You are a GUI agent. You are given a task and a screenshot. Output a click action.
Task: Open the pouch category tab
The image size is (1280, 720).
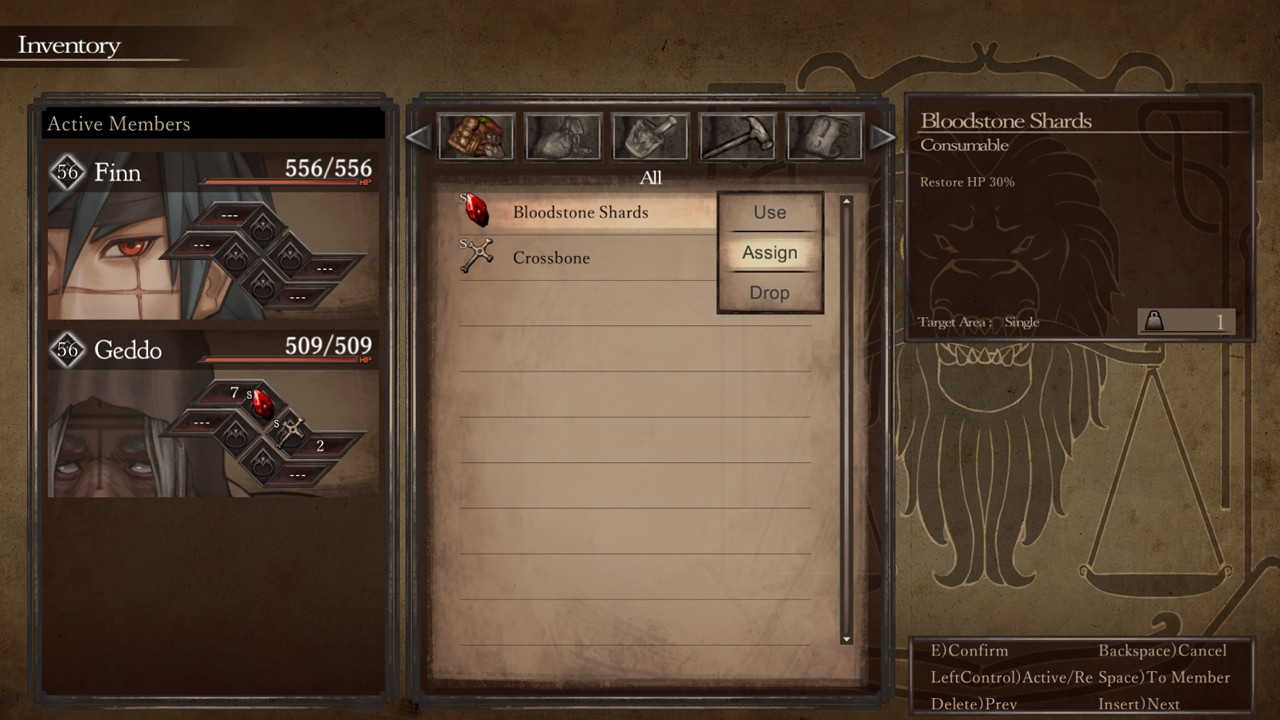pos(563,137)
